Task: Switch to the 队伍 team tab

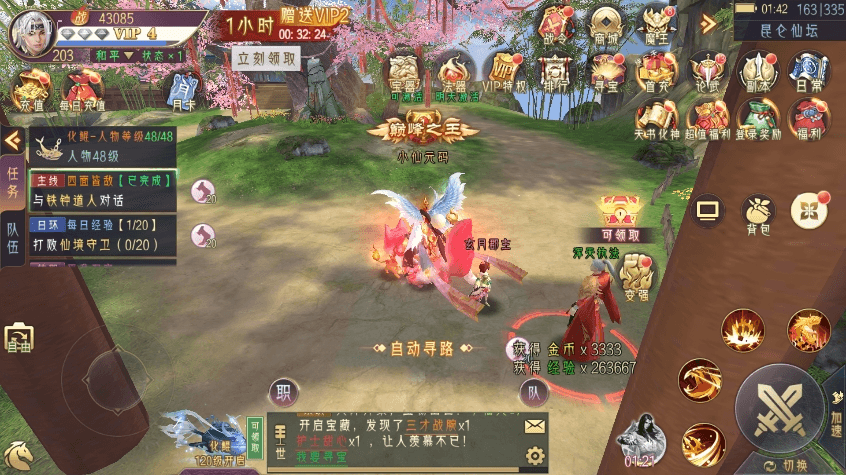Action: click(x=13, y=243)
